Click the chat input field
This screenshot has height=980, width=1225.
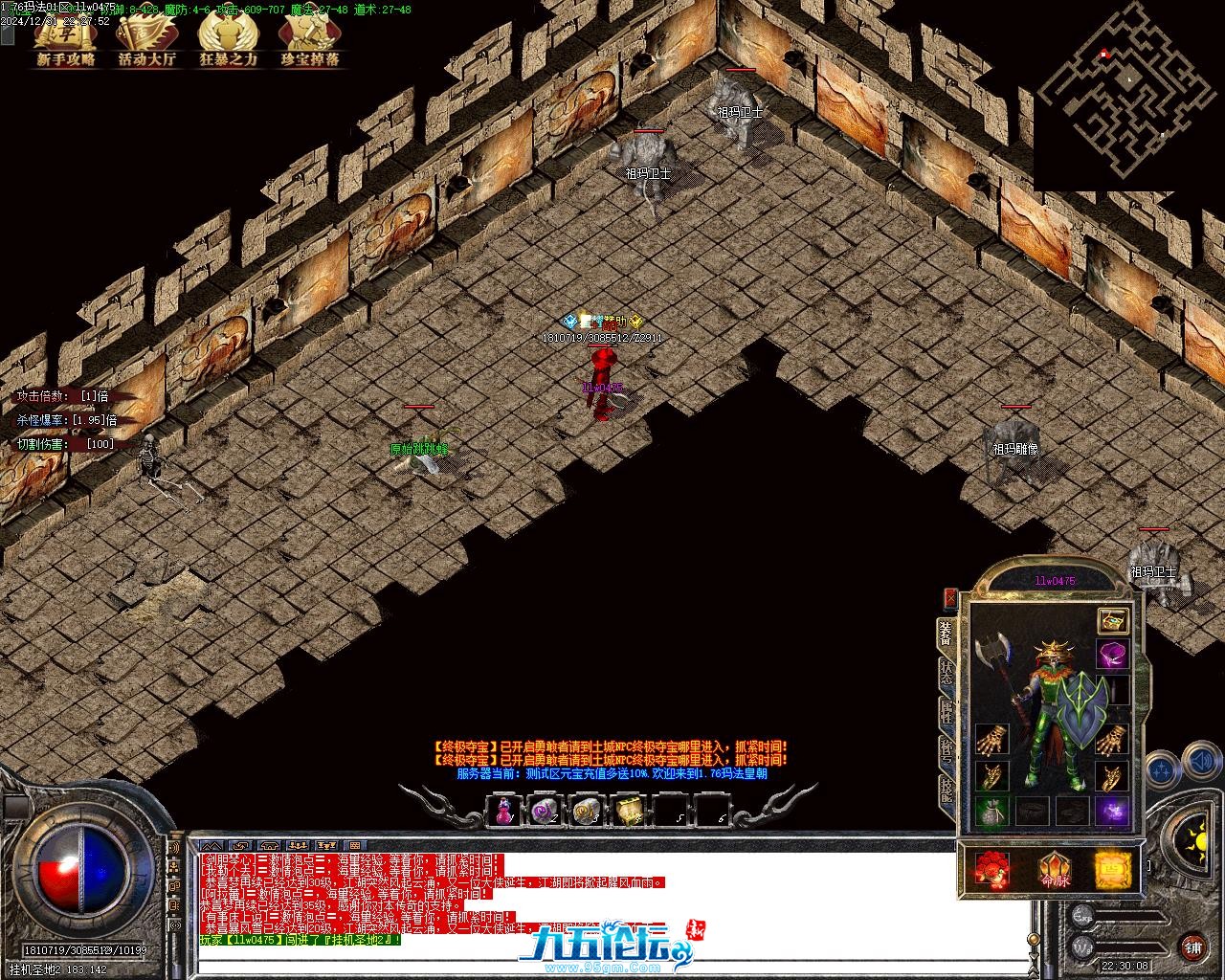(612, 962)
